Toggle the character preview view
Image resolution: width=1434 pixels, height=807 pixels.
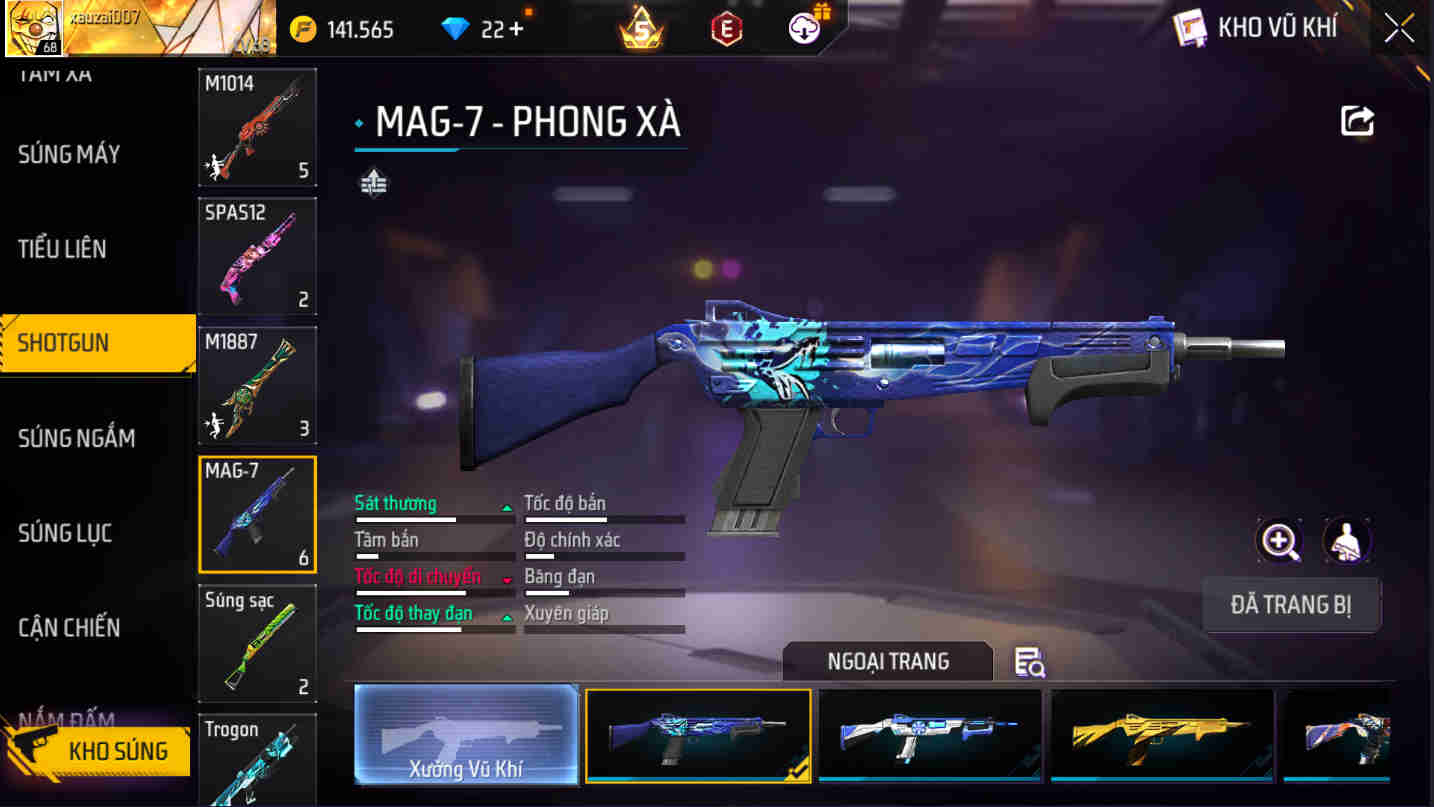1347,540
